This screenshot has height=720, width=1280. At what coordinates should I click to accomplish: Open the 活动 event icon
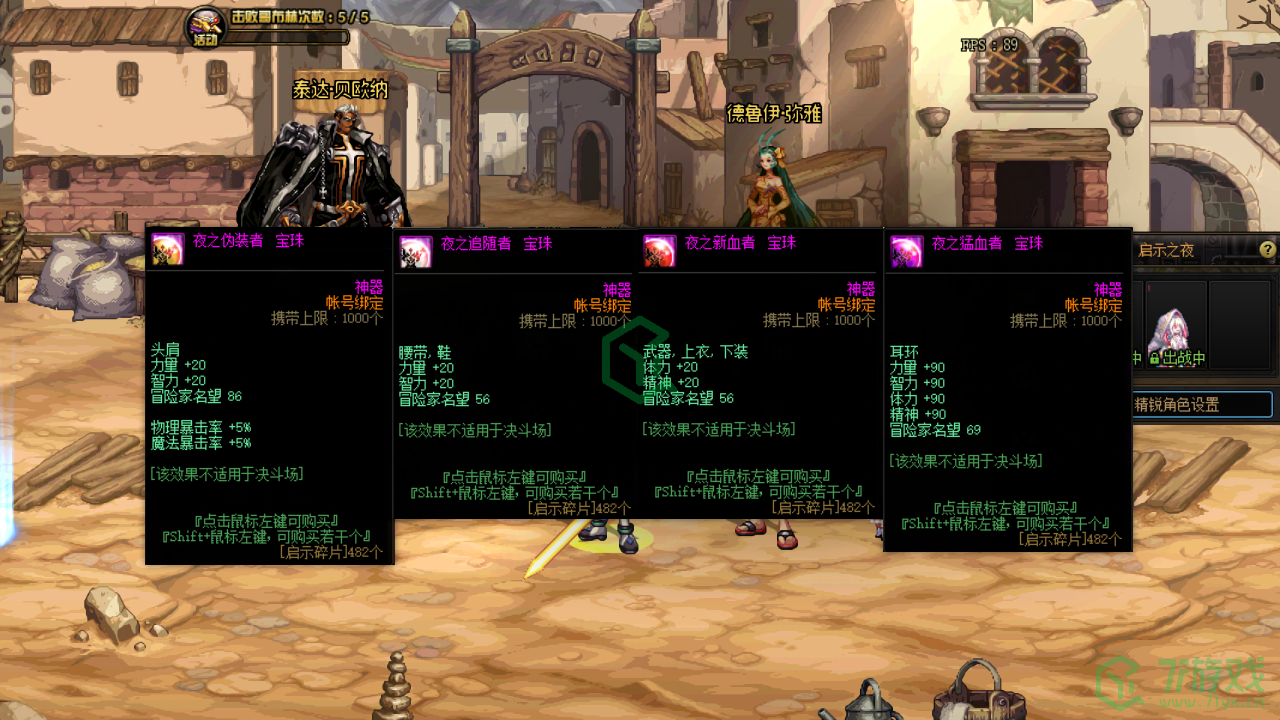click(x=207, y=26)
